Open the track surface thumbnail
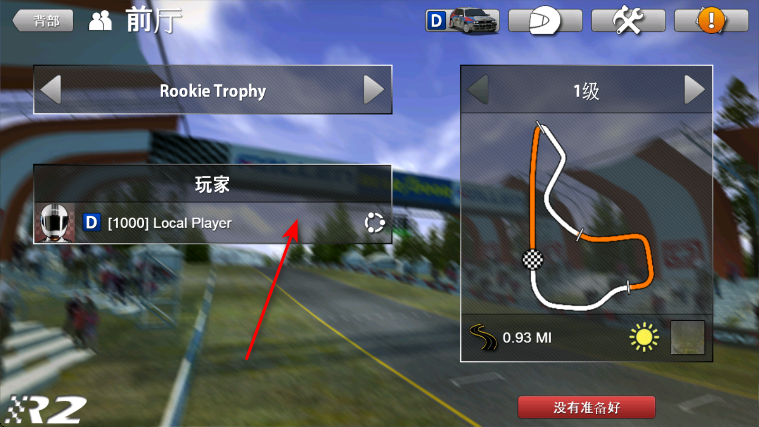The height and width of the screenshot is (427, 759). [x=687, y=338]
